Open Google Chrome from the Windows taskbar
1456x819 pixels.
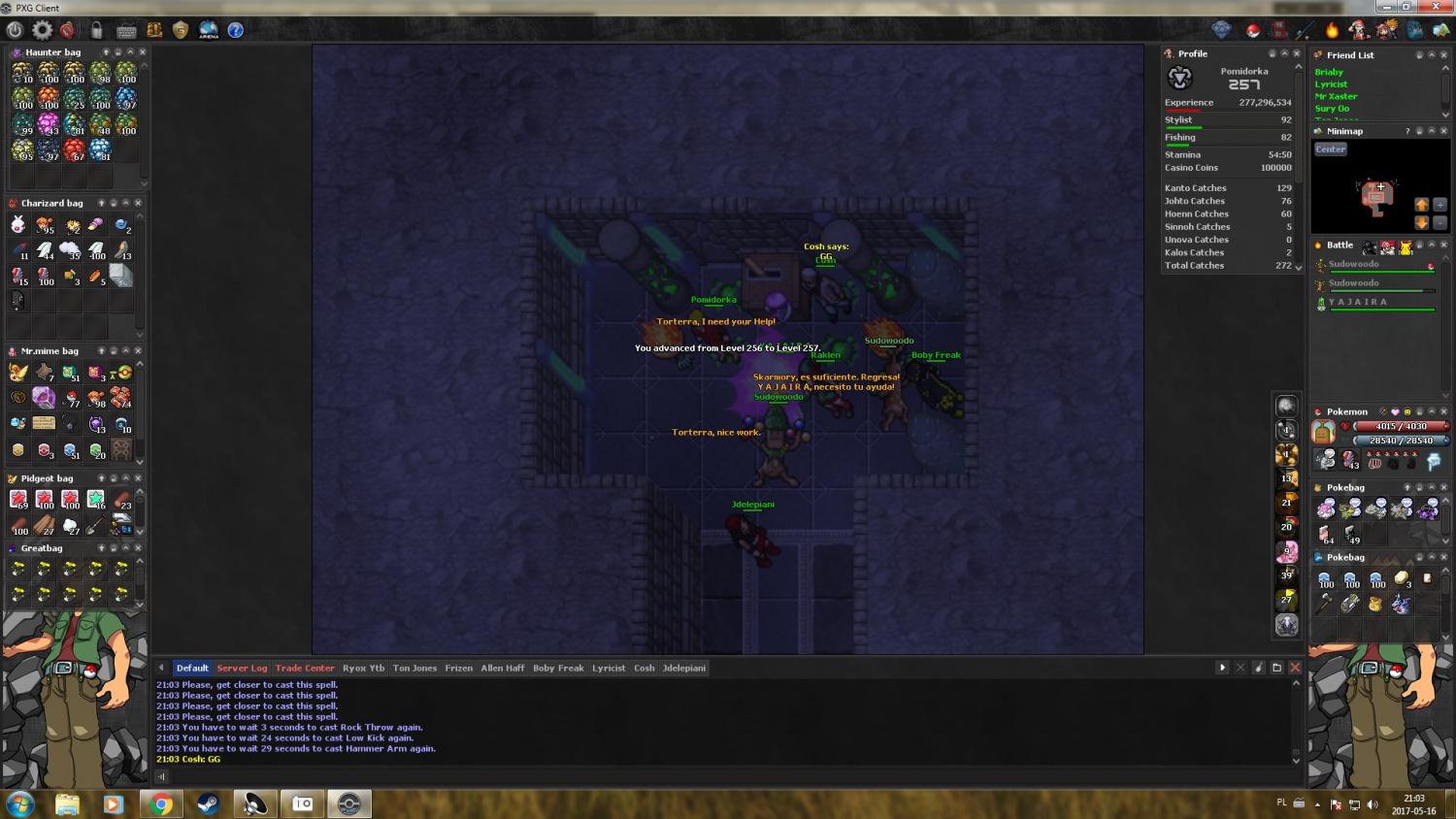[161, 803]
